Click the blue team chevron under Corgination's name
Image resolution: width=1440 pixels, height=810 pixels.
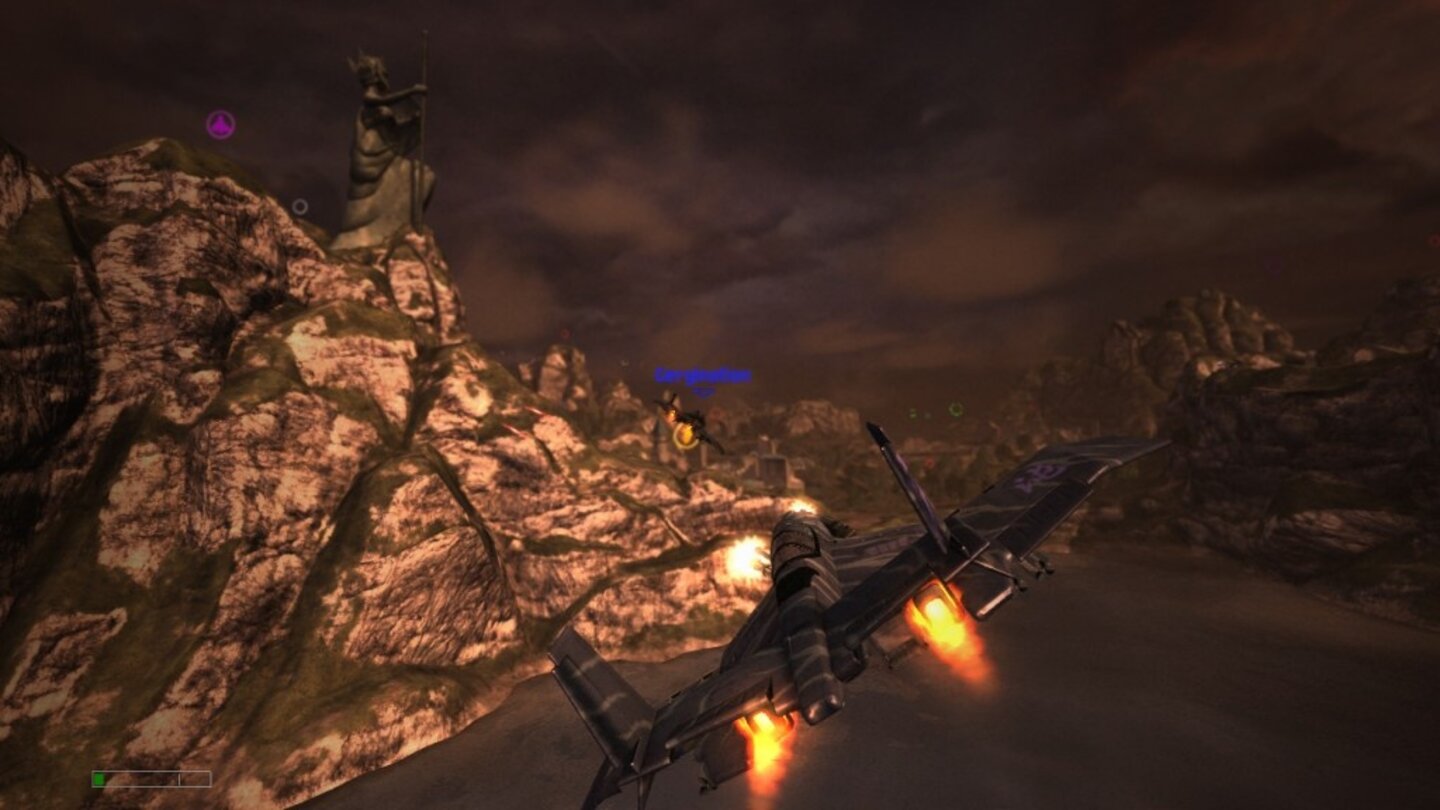[701, 390]
